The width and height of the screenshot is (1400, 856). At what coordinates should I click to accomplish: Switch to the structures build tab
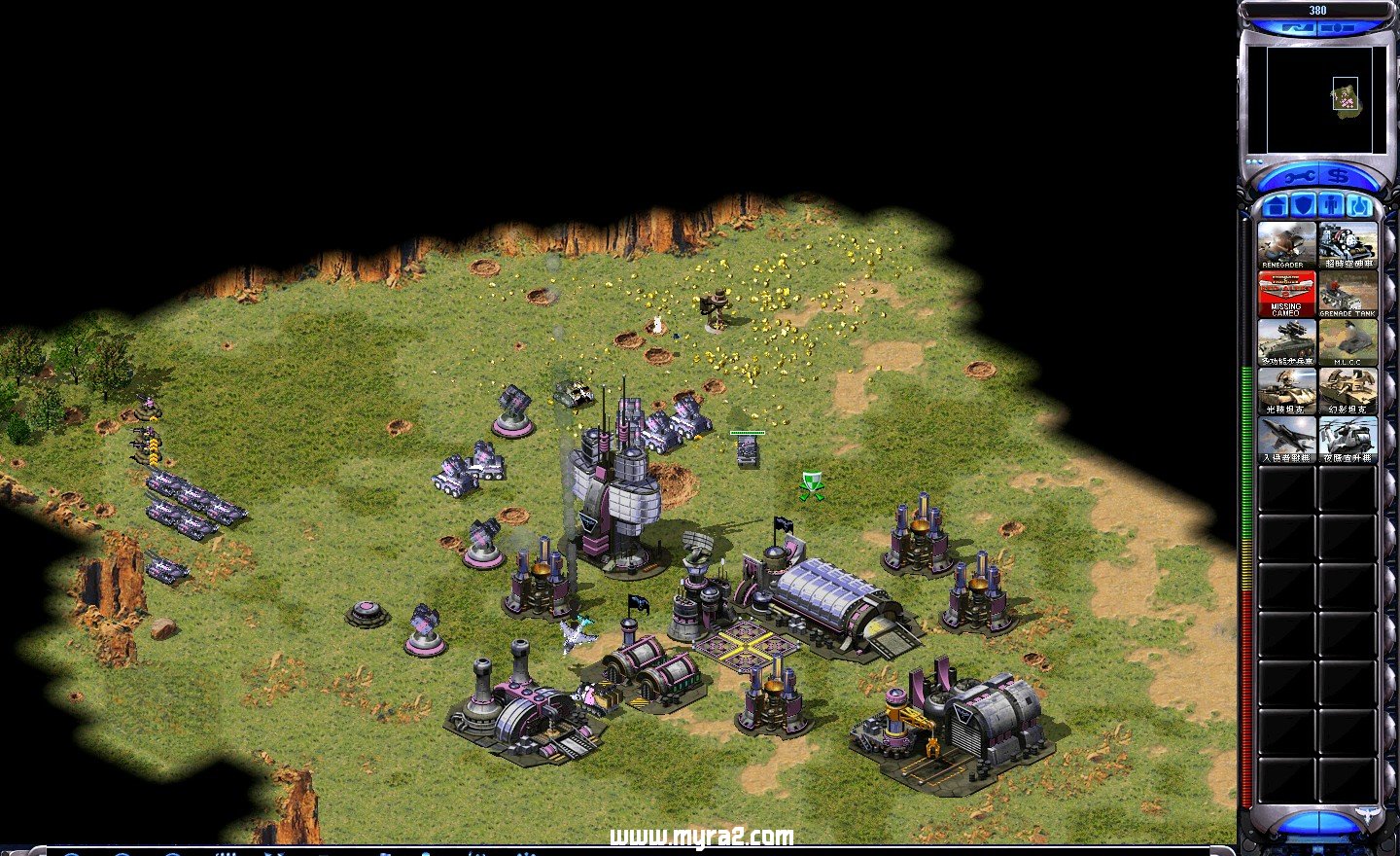tap(1277, 206)
